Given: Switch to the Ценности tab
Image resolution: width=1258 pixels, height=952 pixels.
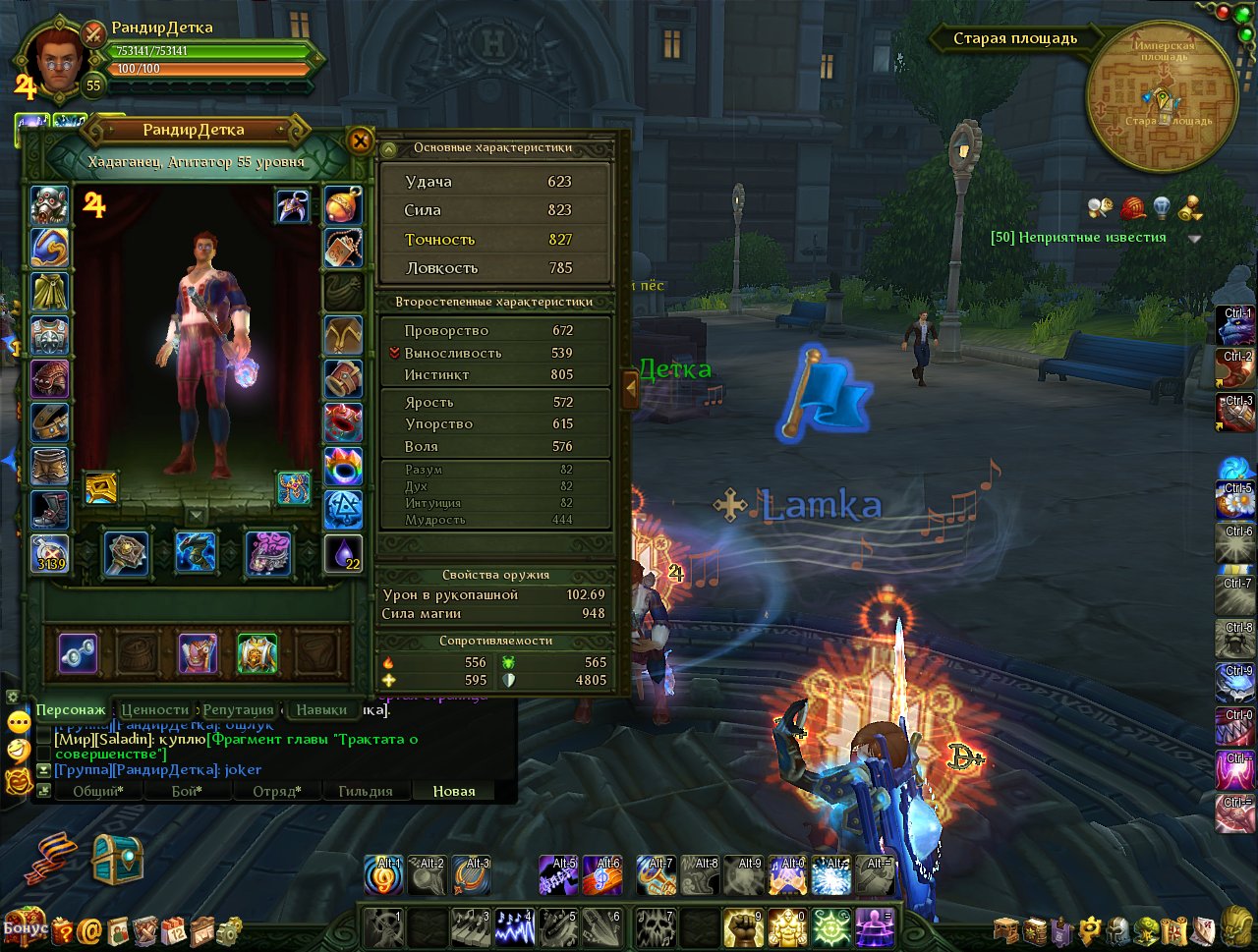Looking at the screenshot, I should 155,709.
